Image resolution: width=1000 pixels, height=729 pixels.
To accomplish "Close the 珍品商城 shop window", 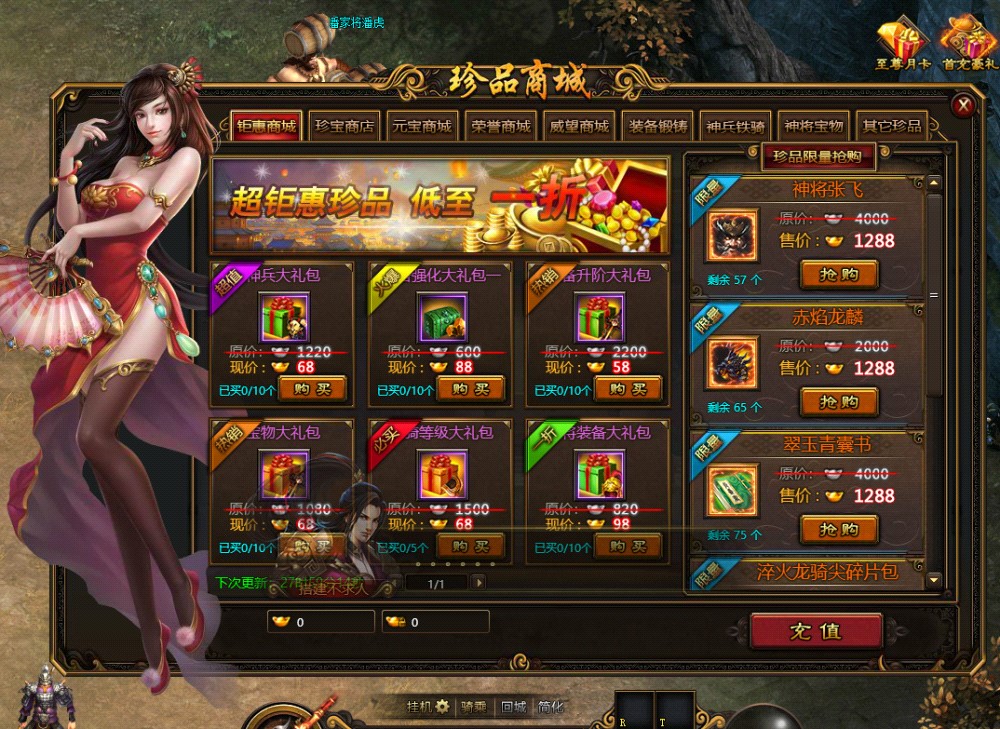I will tap(963, 105).
